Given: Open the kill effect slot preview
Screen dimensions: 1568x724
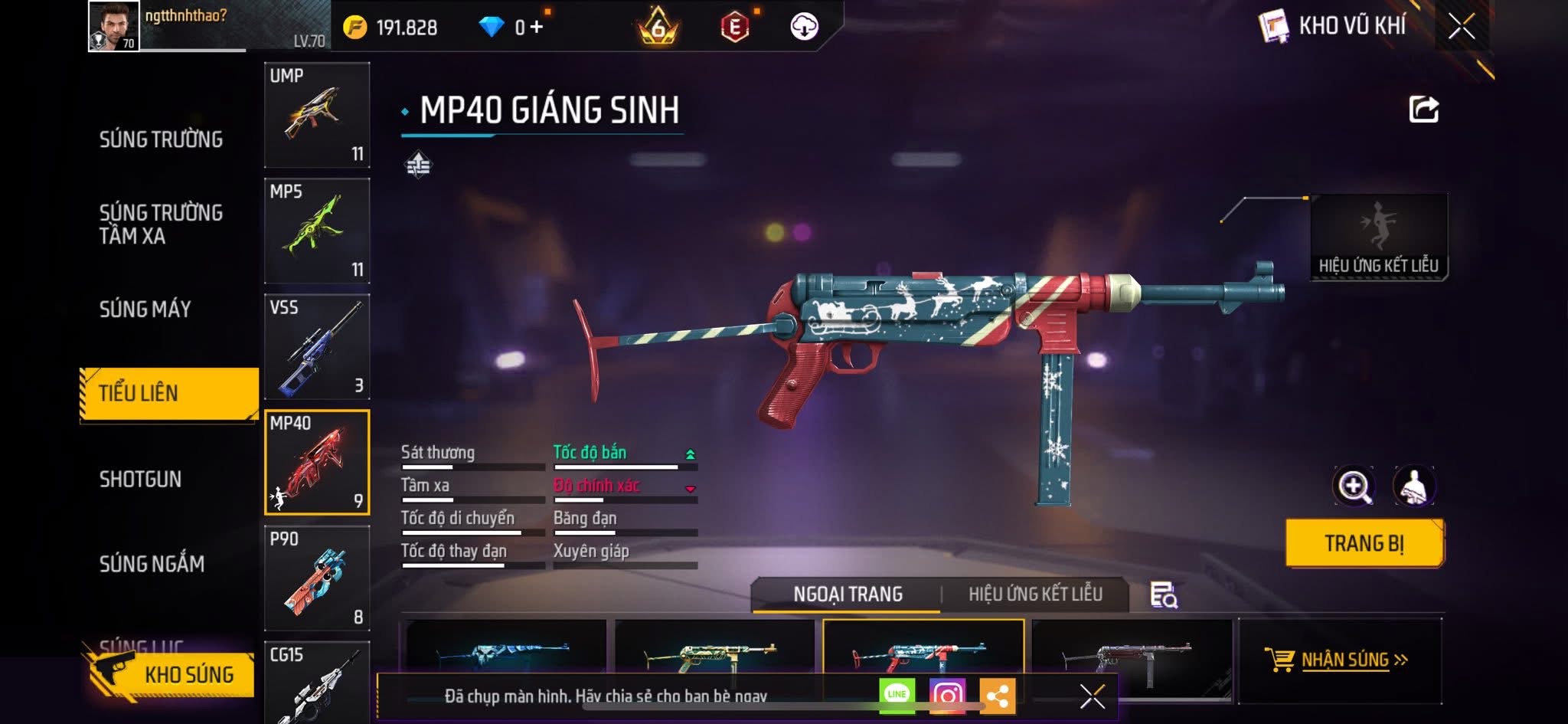Looking at the screenshot, I should click(x=1378, y=238).
